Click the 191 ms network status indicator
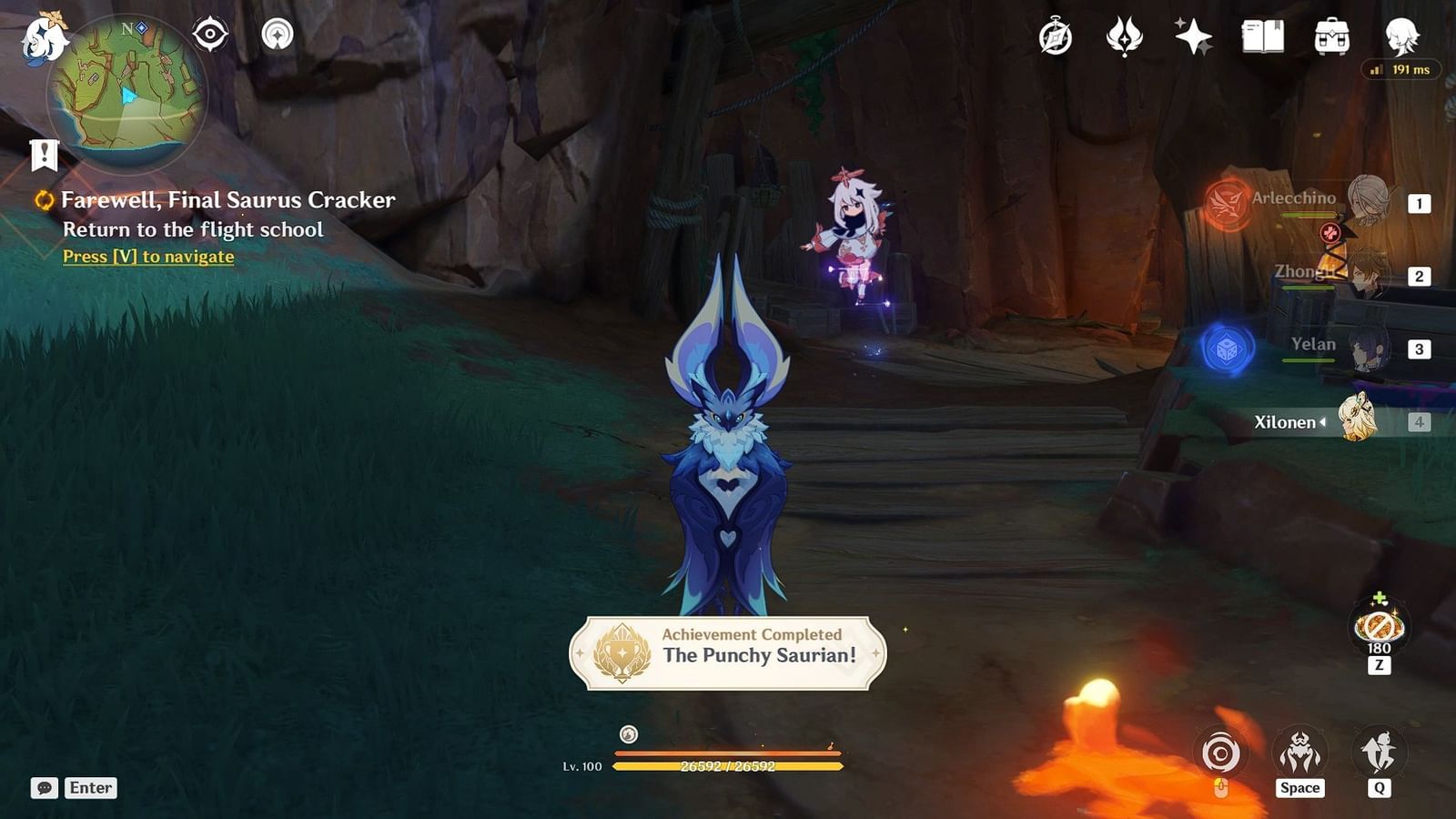 1399,68
